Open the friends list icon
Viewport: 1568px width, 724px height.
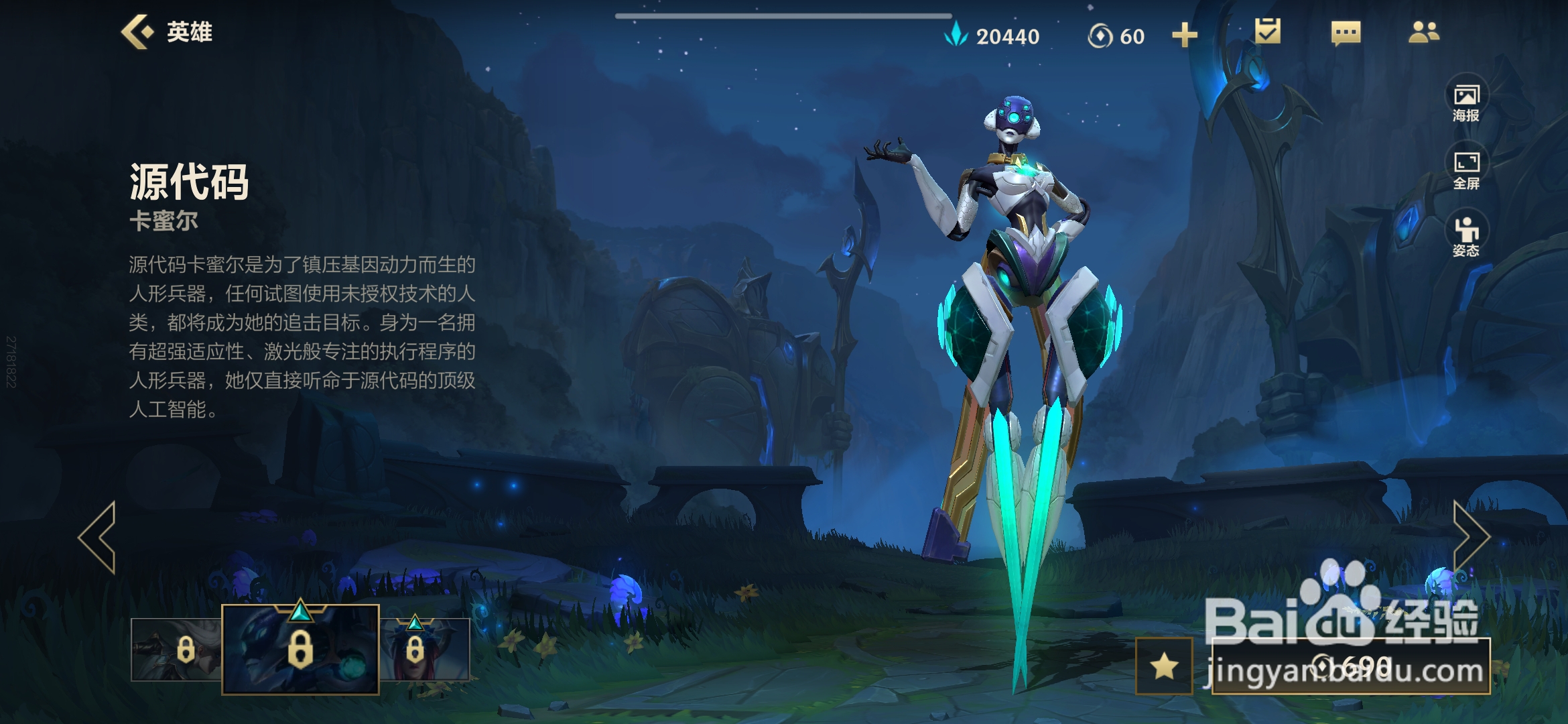pos(1423,32)
